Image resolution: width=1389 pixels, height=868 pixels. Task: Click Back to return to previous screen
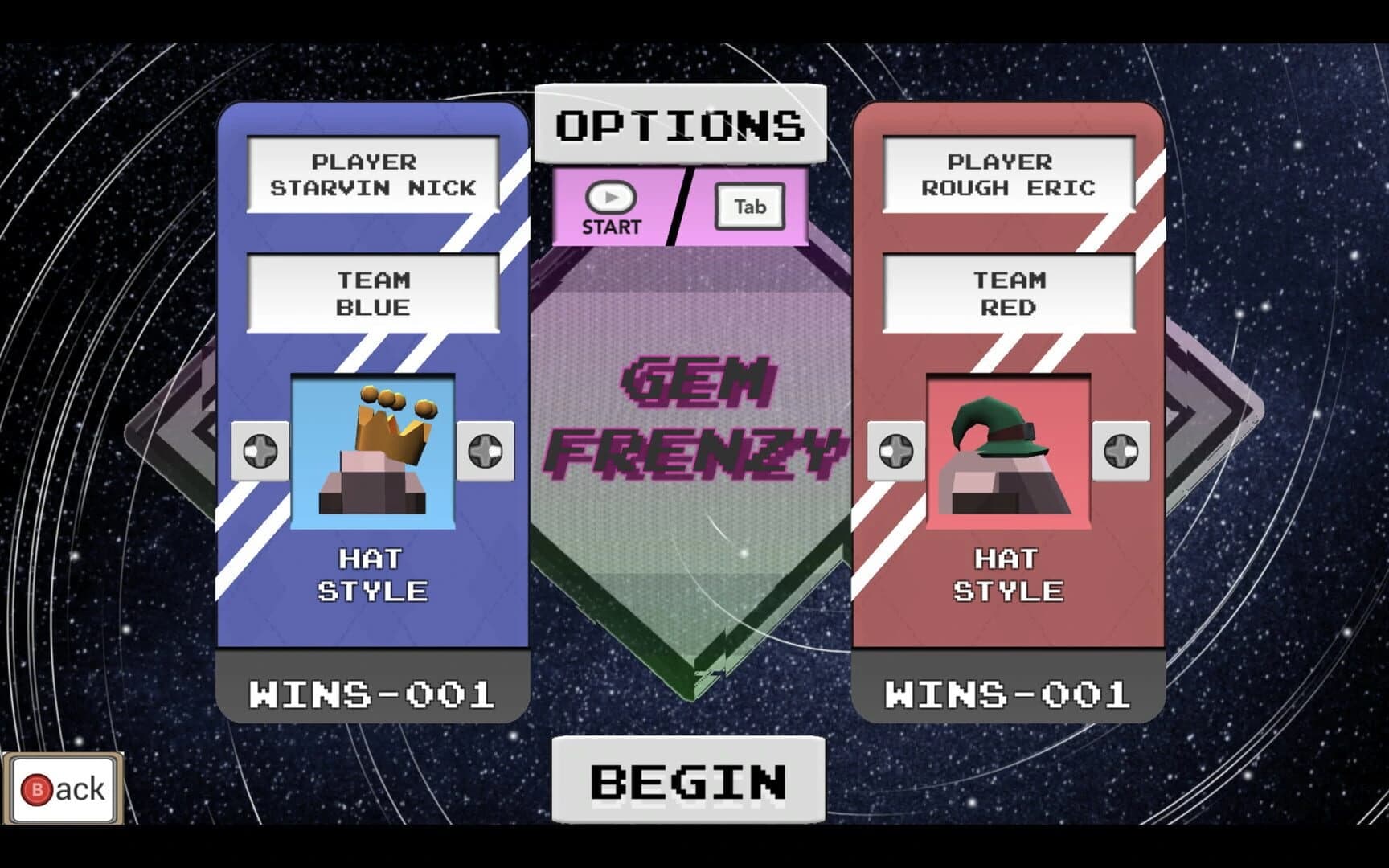(x=63, y=788)
